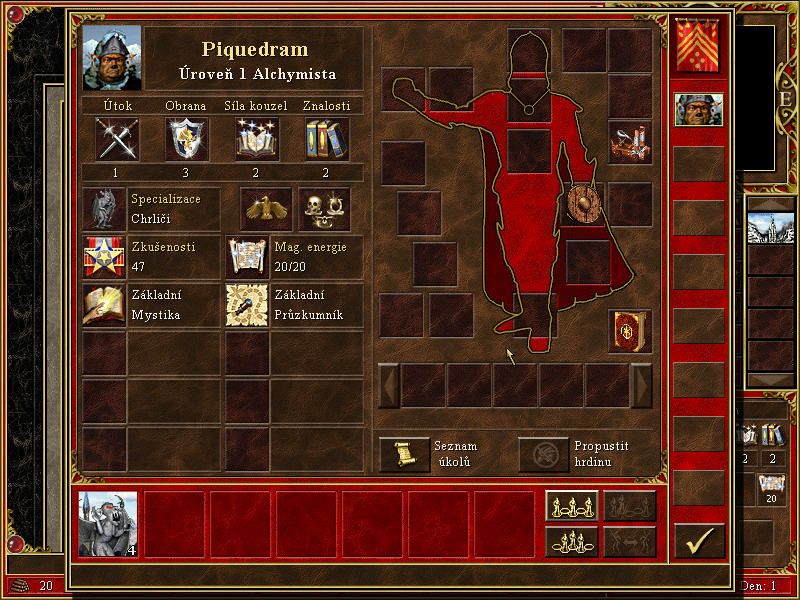The image size is (800, 600).
Task: Inspect the Znalosti knowledge books icon
Action: pyautogui.click(x=326, y=138)
